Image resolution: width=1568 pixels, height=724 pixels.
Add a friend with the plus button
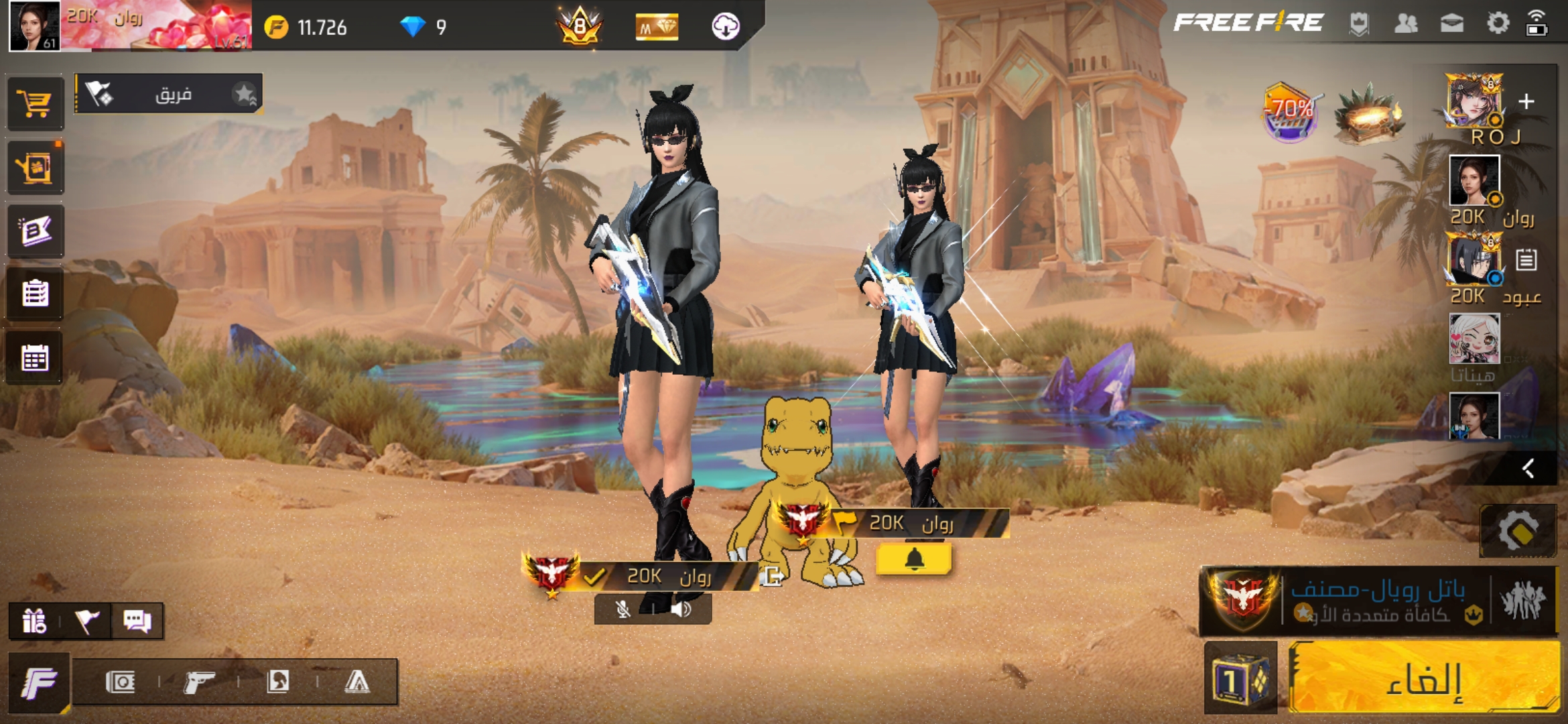click(x=1526, y=101)
